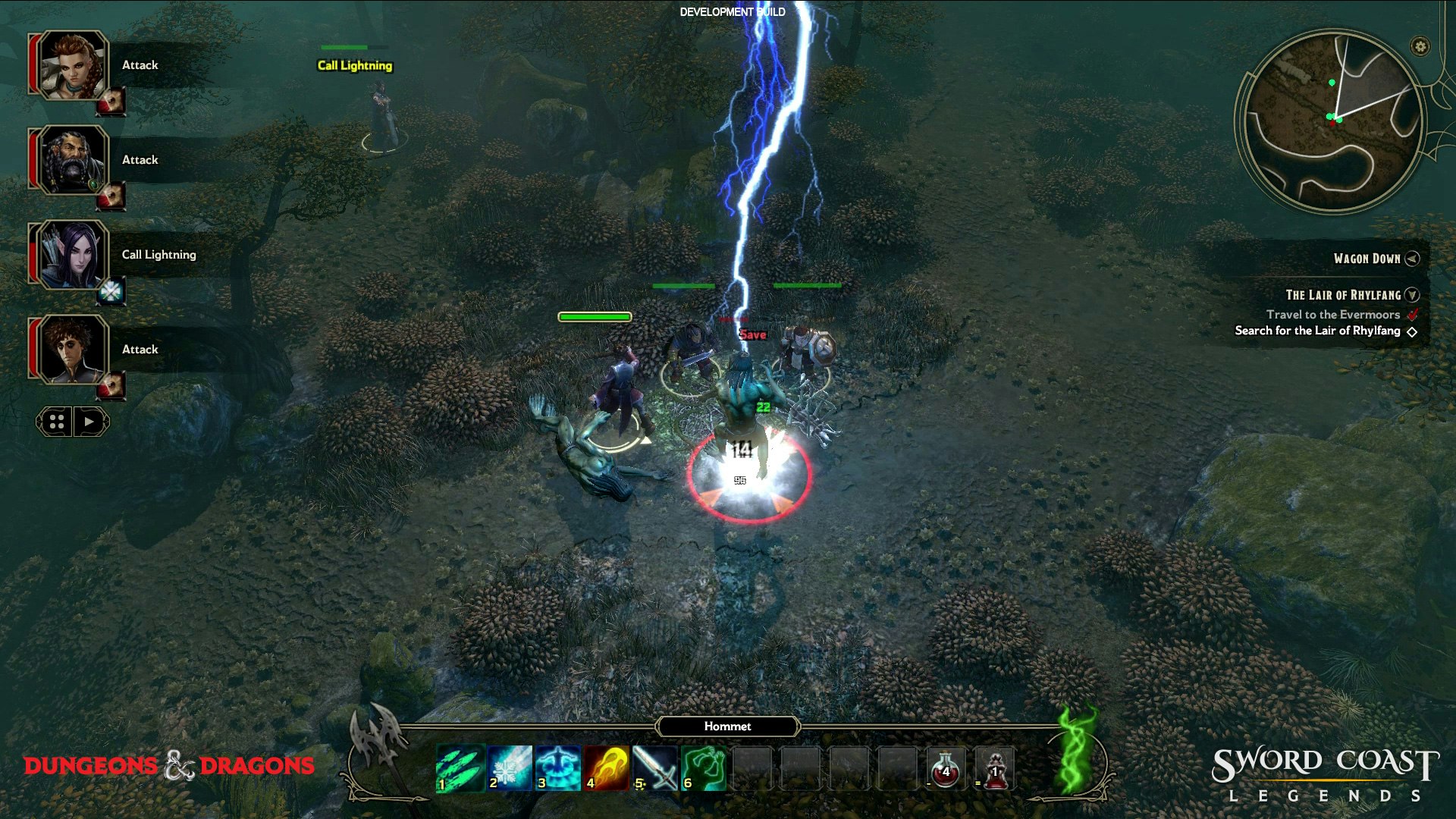Click the Hommet nameplate above the hotbar
Screen dimensions: 1456x819
[726, 726]
